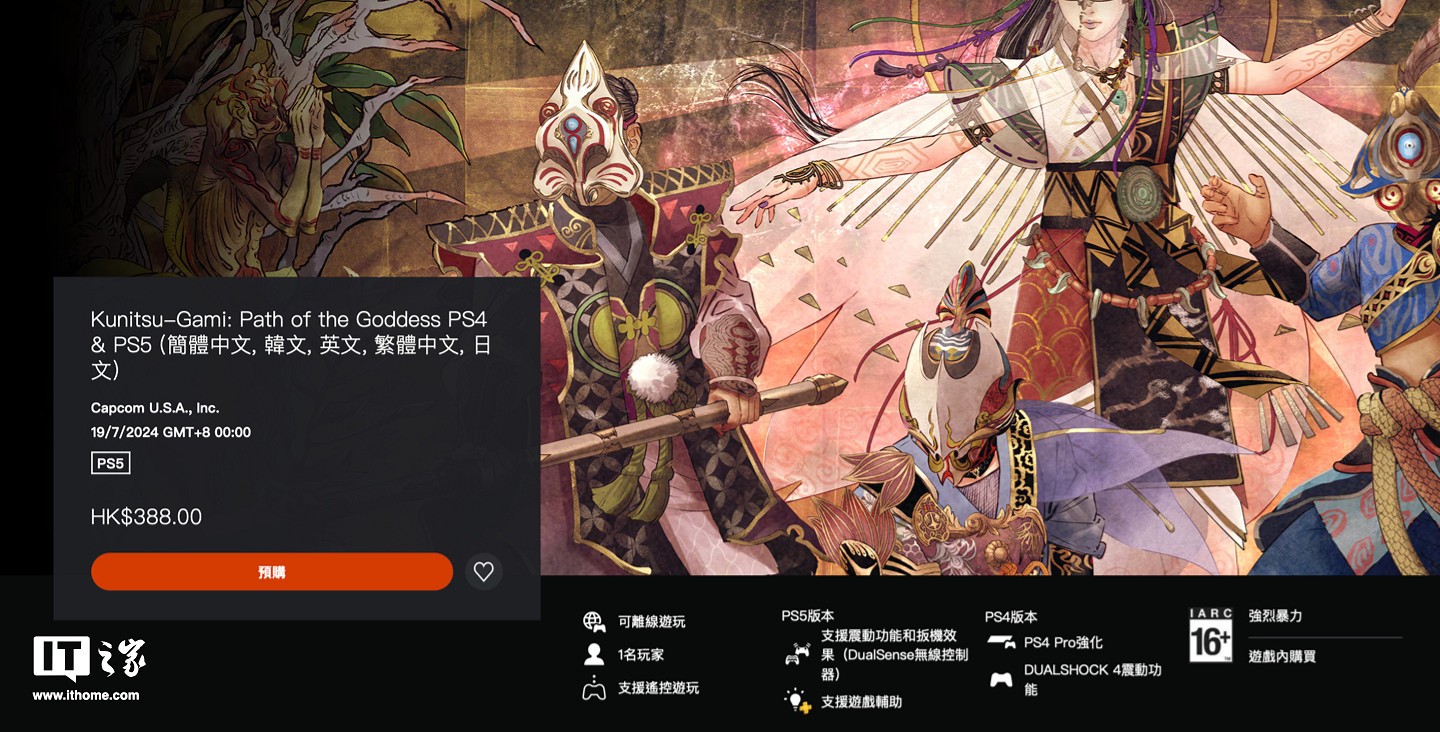The height and width of the screenshot is (732, 1440).
Task: Select the PS5 platform tag
Action: pos(111,462)
